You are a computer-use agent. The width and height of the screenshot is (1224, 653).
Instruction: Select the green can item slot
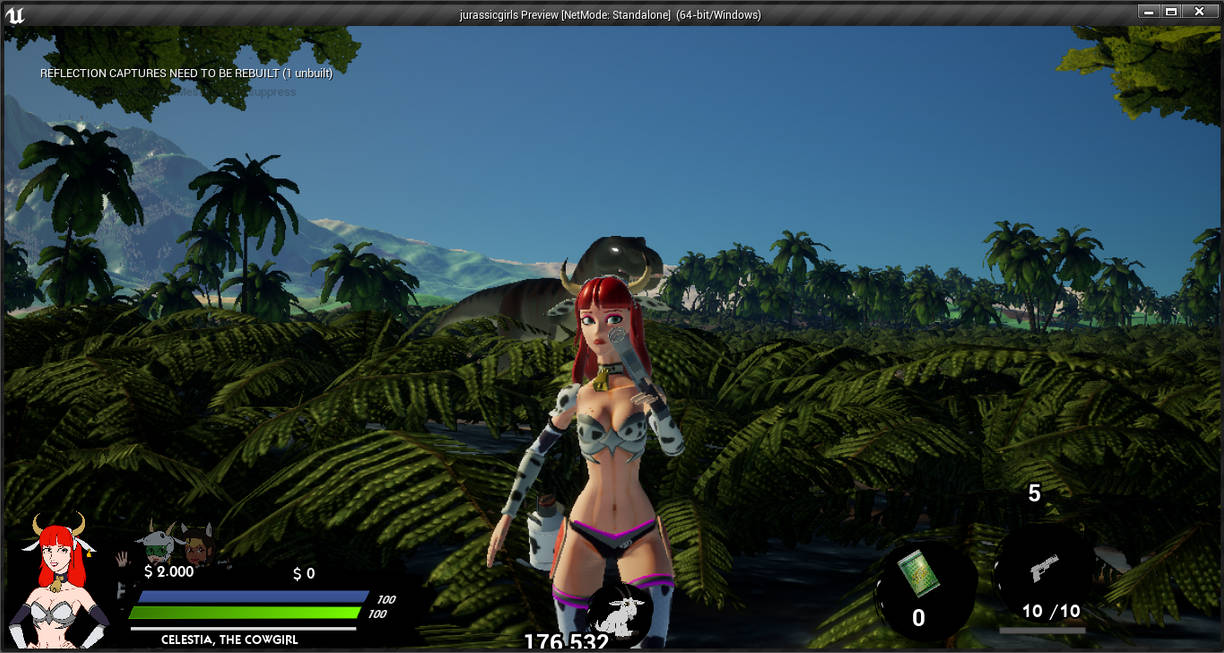point(914,577)
